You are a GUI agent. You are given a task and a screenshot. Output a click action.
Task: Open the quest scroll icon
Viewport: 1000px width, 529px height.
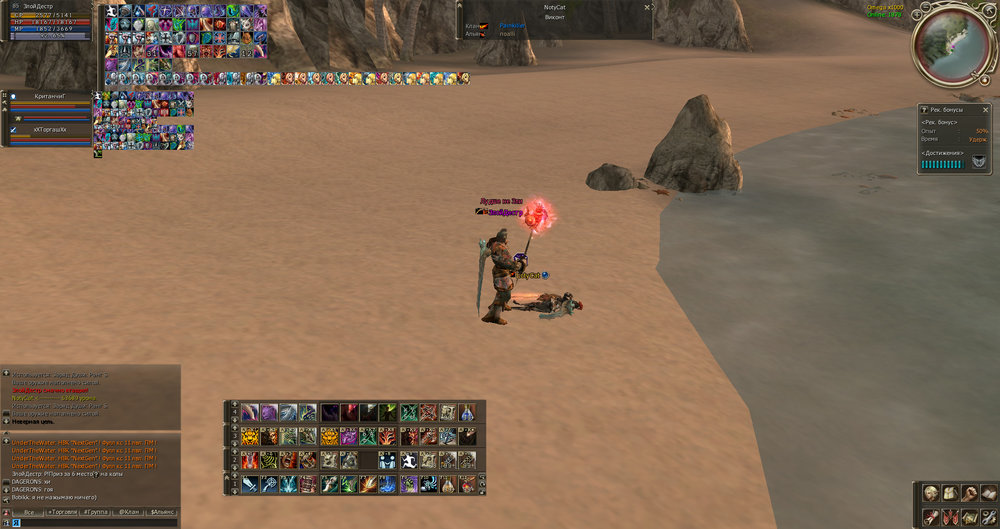pos(932,517)
